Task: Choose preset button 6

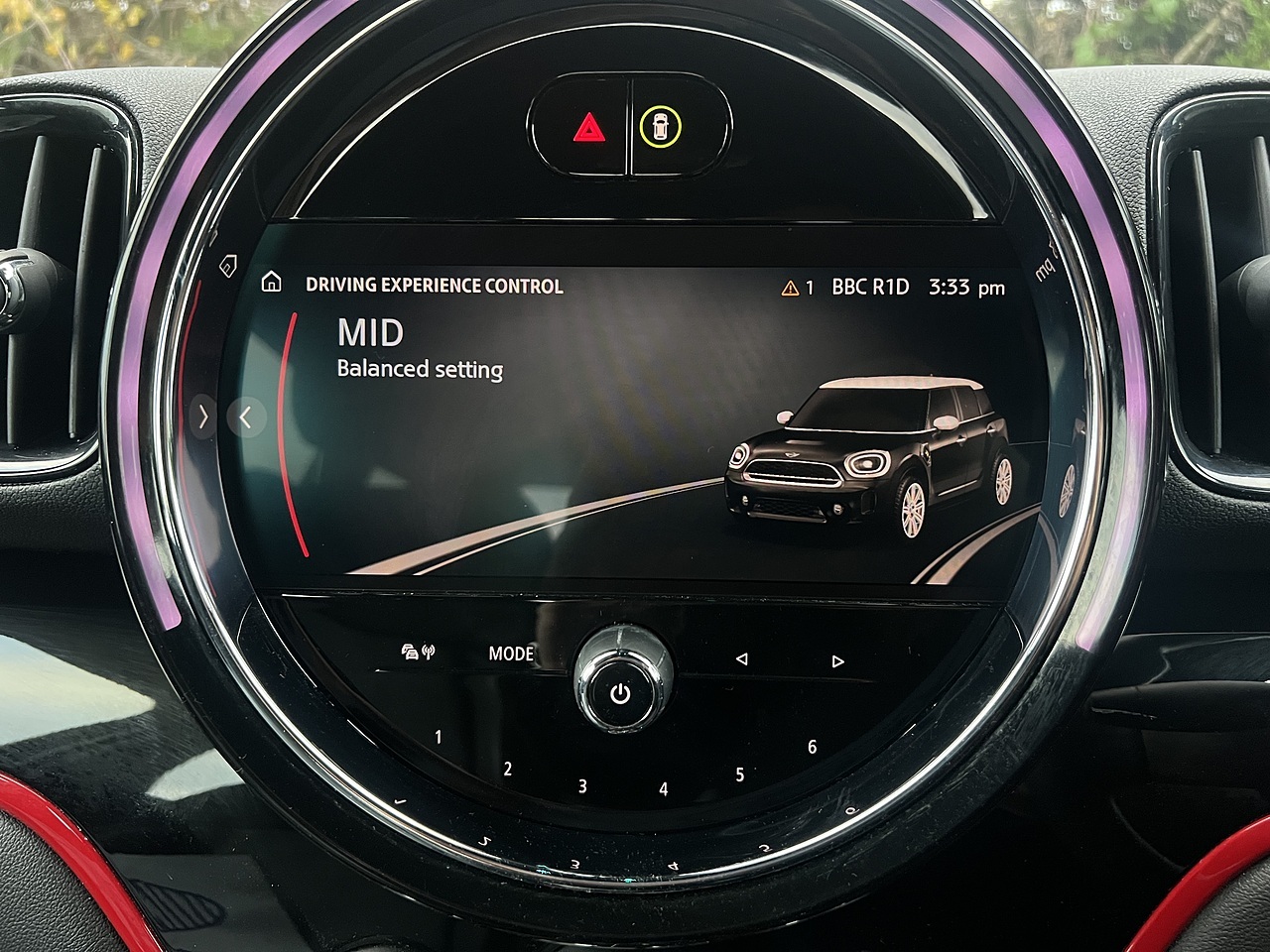Action: click(x=812, y=747)
